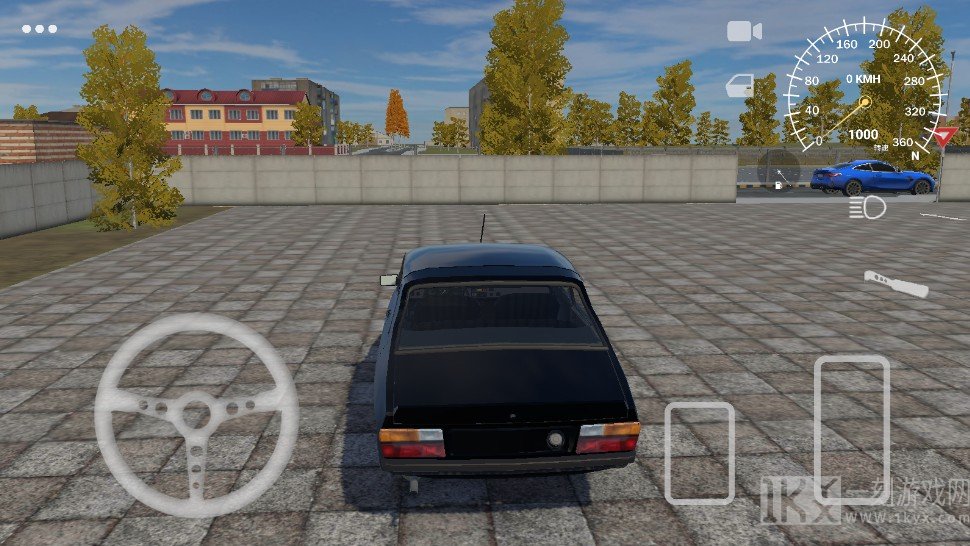
Task: Tap the car door icon
Action: pos(741,86)
